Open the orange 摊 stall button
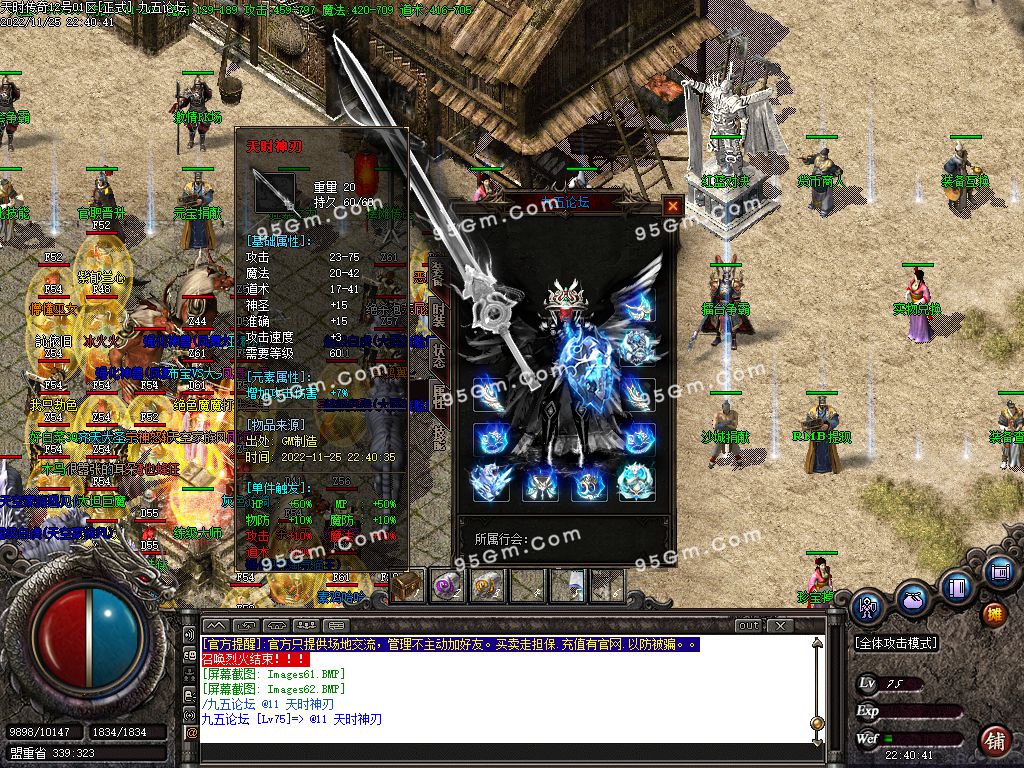This screenshot has height=768, width=1024. 994,614
